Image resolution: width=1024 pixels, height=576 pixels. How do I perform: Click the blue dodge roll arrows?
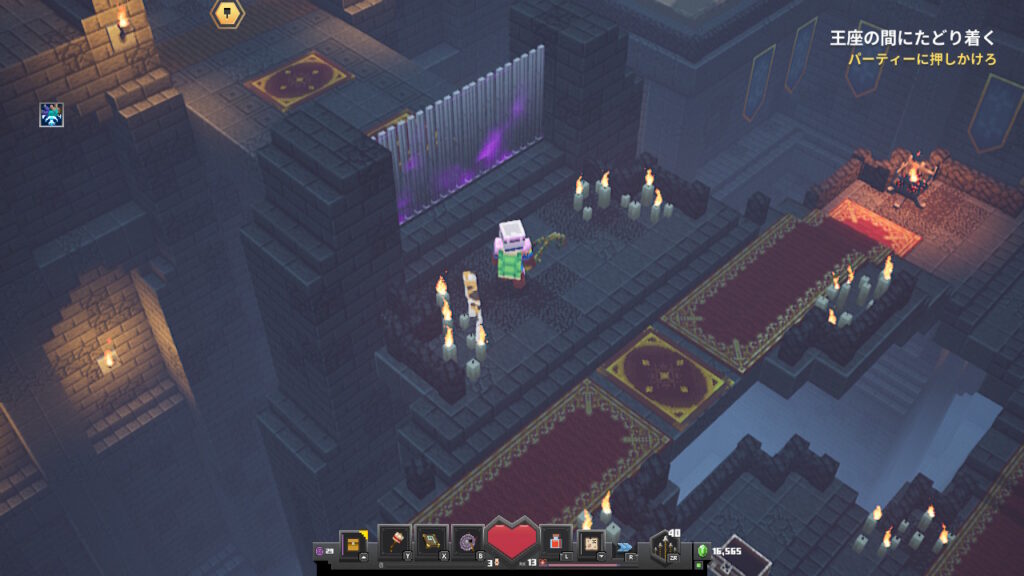point(625,547)
